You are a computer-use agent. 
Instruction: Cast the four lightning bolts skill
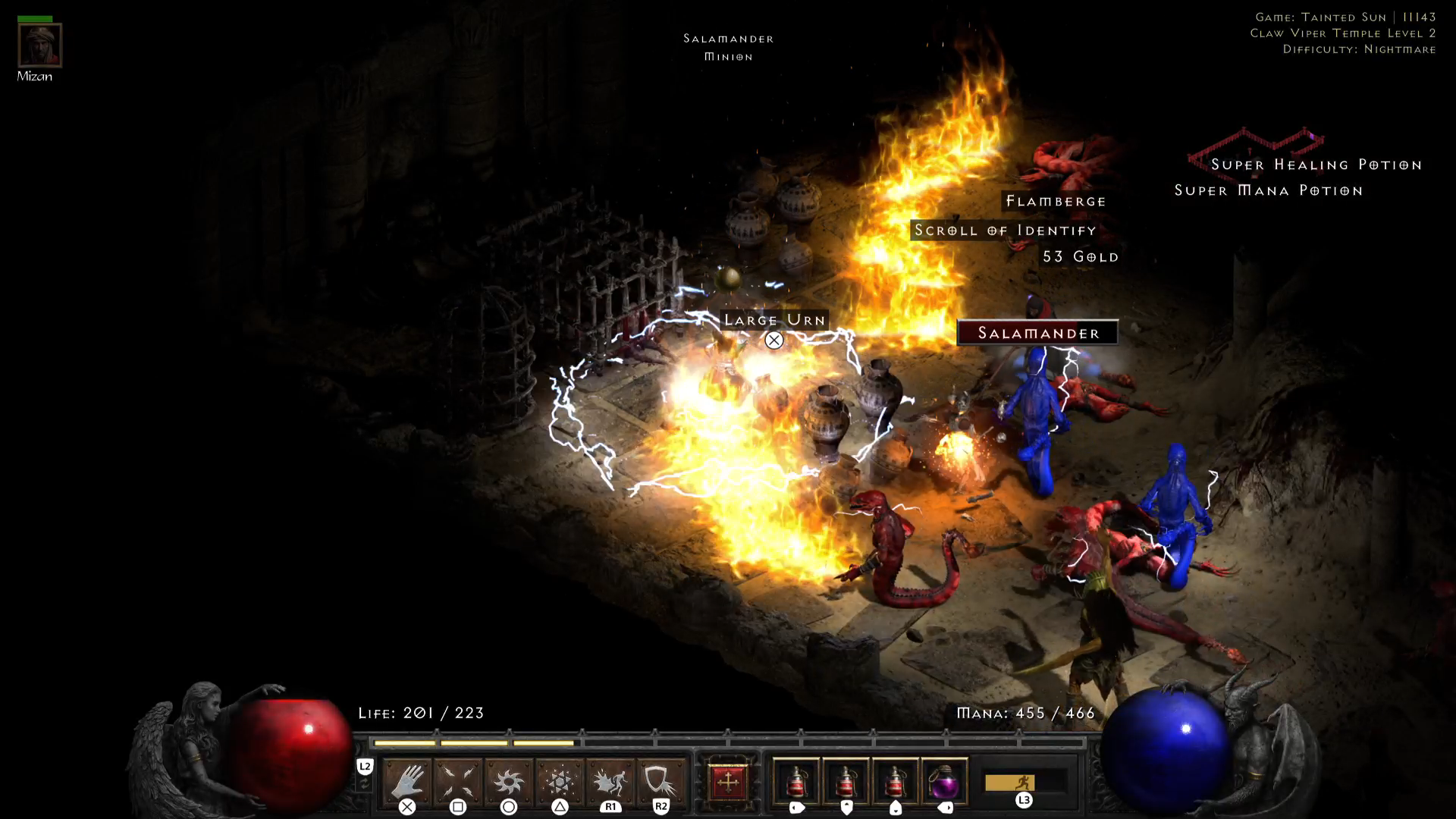tap(458, 781)
